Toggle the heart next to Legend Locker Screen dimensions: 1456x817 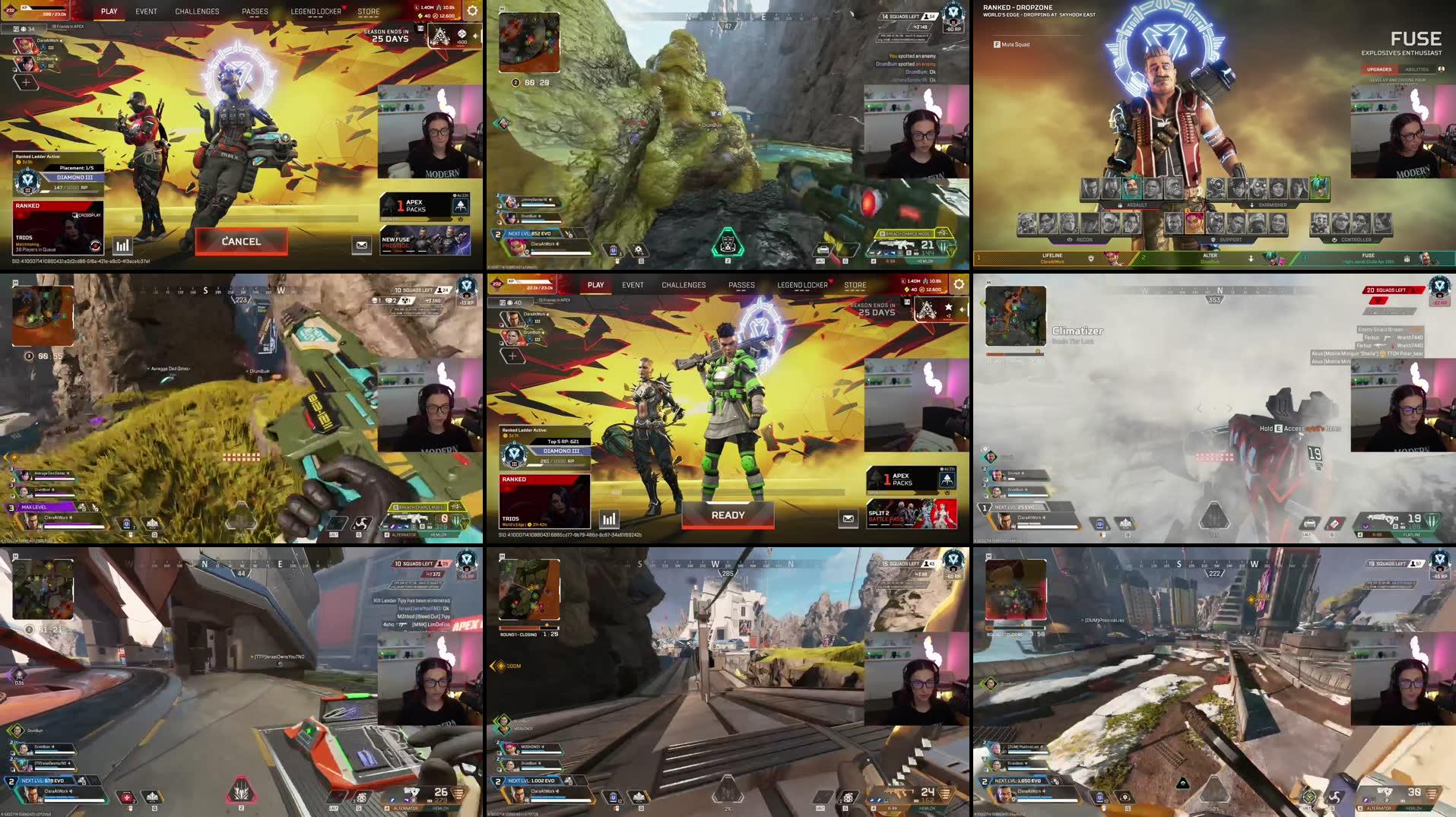click(x=344, y=8)
